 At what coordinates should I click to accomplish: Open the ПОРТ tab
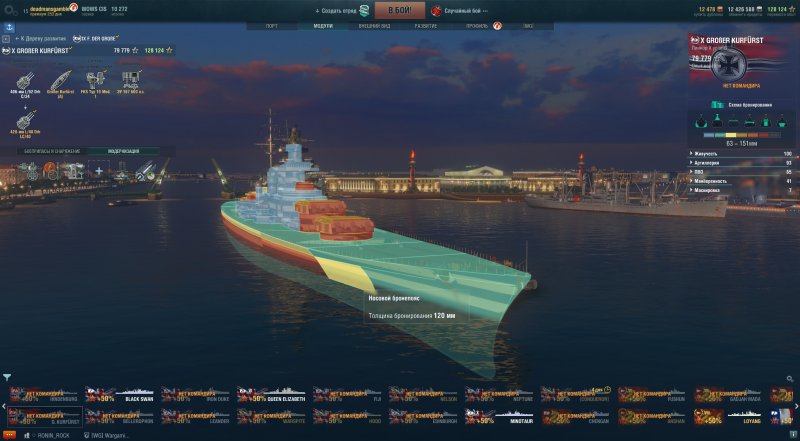click(x=272, y=26)
